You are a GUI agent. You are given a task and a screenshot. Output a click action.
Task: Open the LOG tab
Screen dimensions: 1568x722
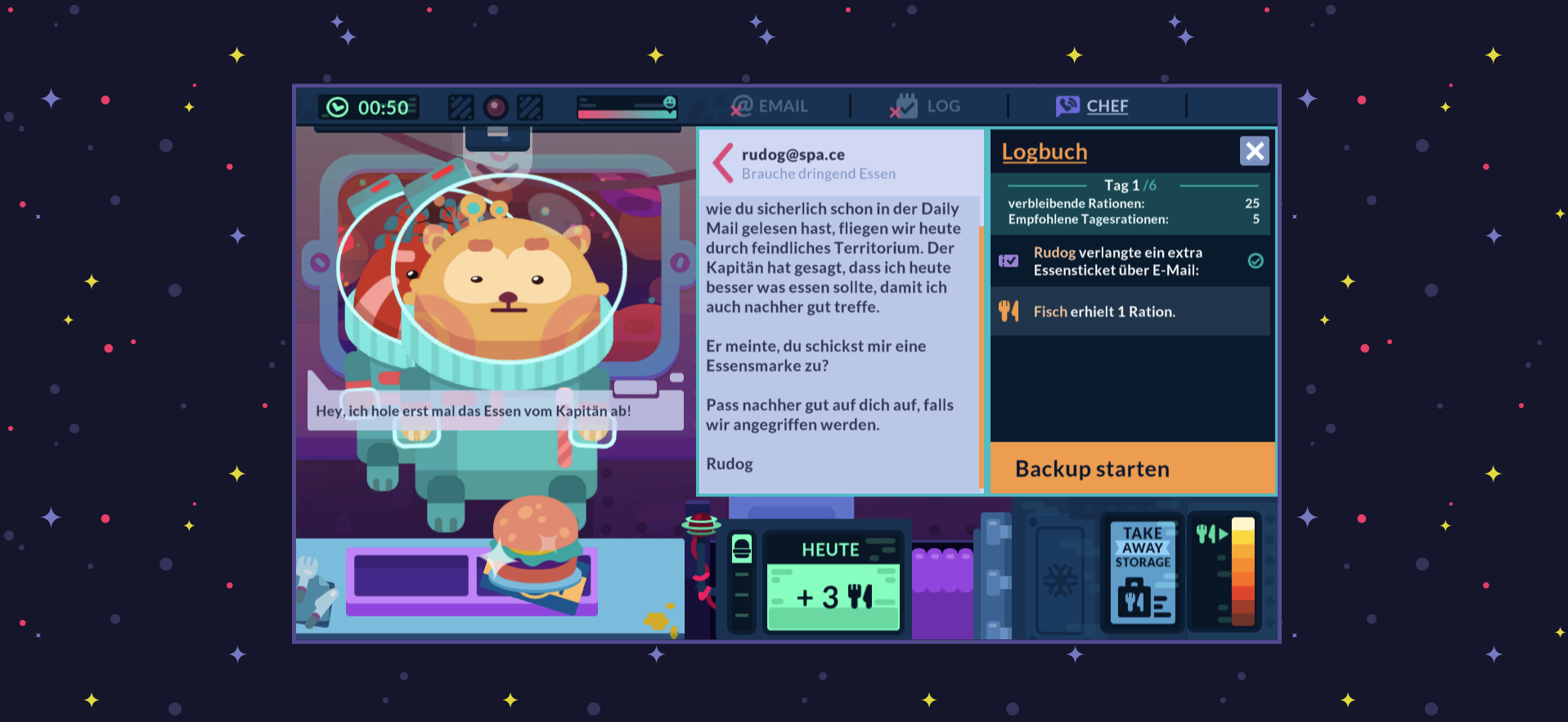coord(929,105)
